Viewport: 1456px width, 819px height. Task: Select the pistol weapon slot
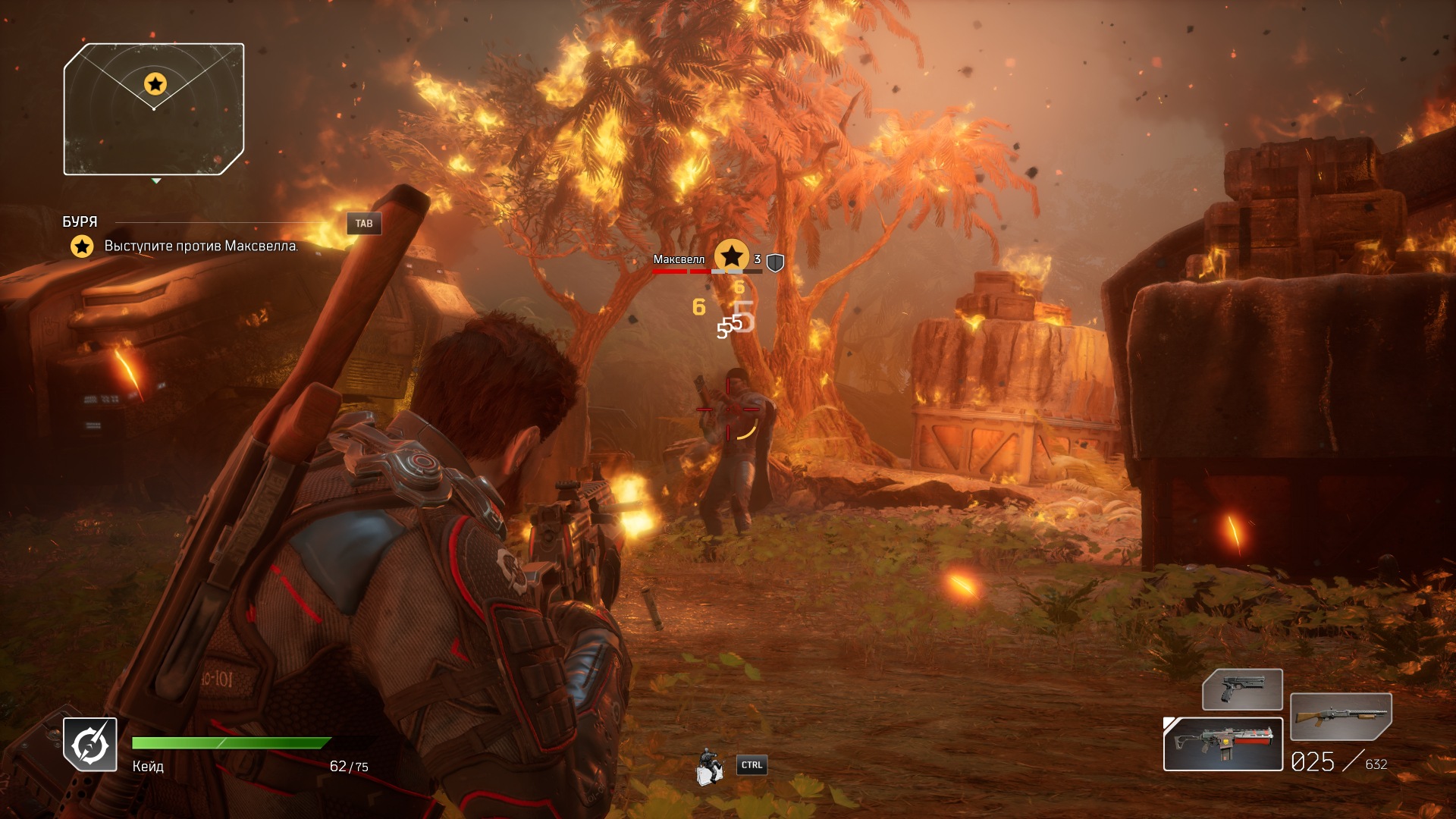1242,689
